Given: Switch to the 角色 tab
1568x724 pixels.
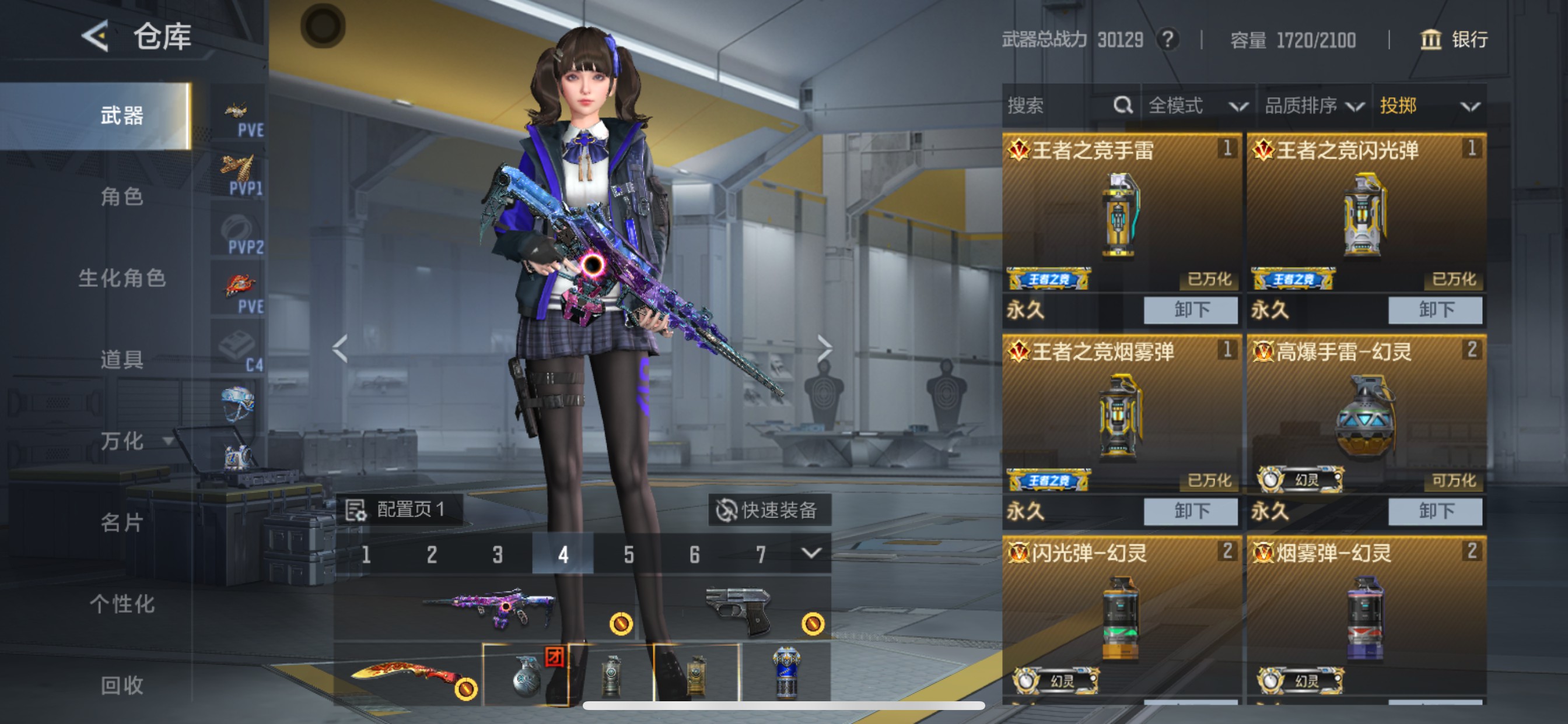Looking at the screenshot, I should point(122,198).
